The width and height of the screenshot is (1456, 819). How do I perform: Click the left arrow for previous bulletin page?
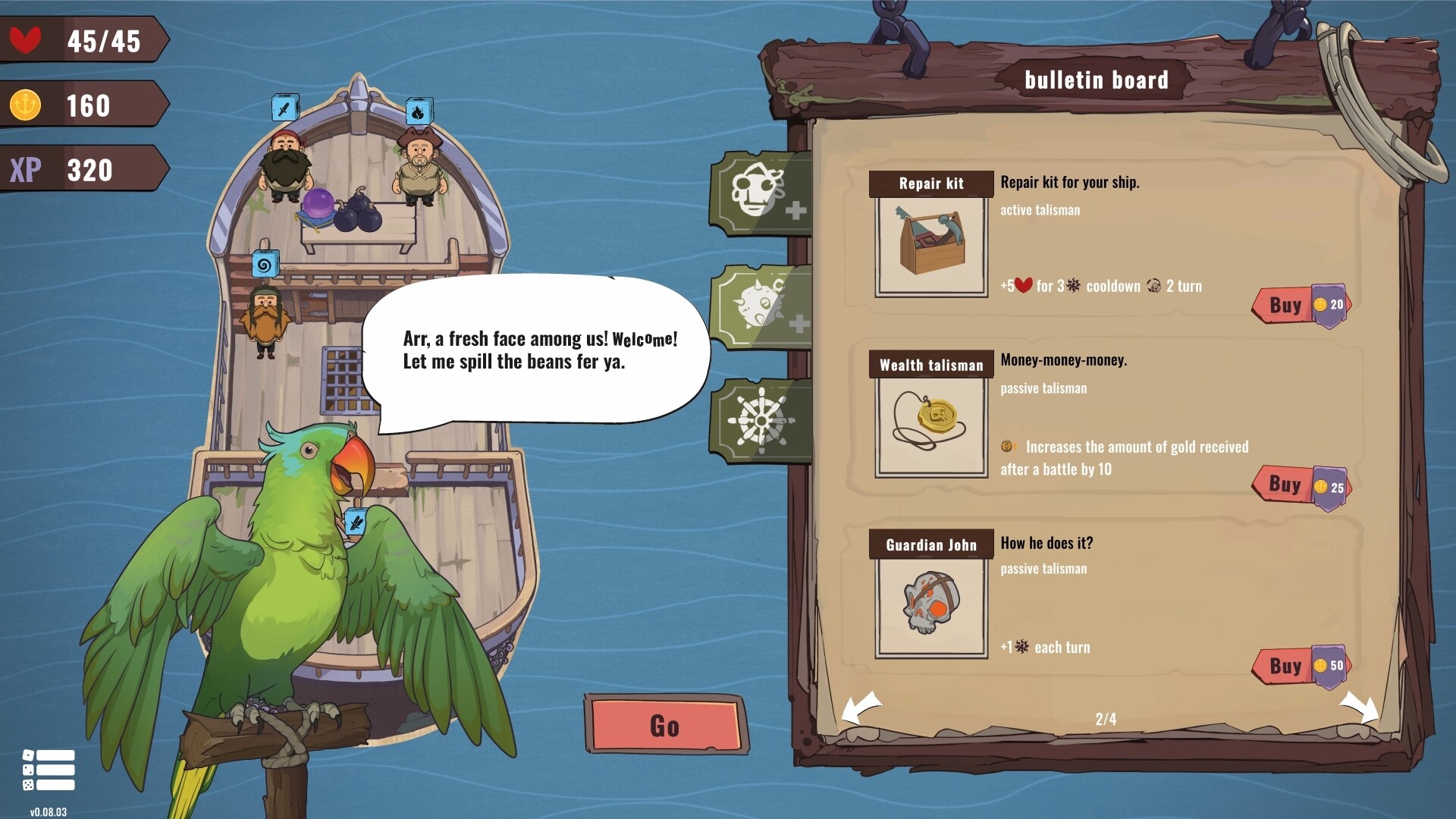(x=859, y=707)
